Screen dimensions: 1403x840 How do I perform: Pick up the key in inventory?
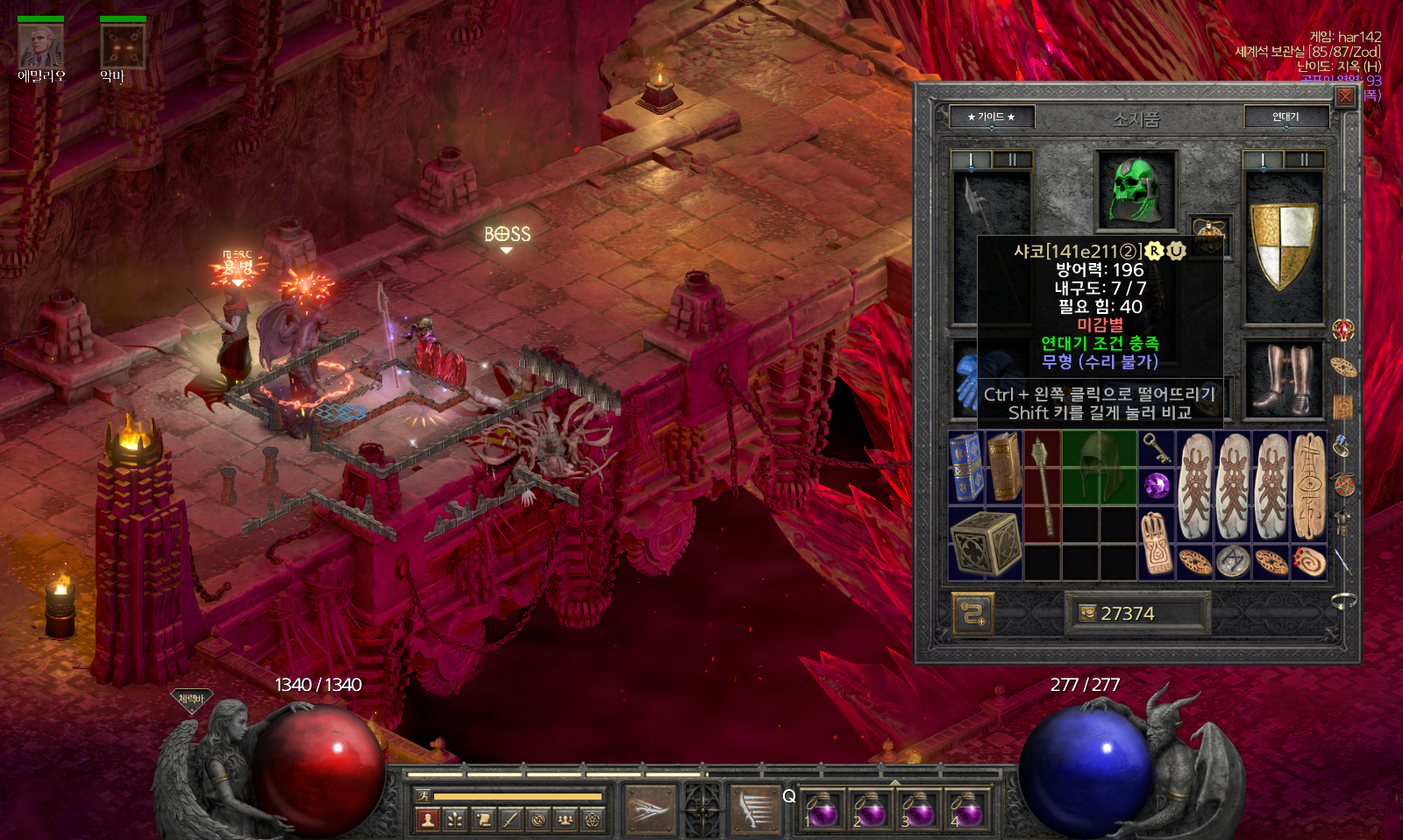click(x=1157, y=448)
